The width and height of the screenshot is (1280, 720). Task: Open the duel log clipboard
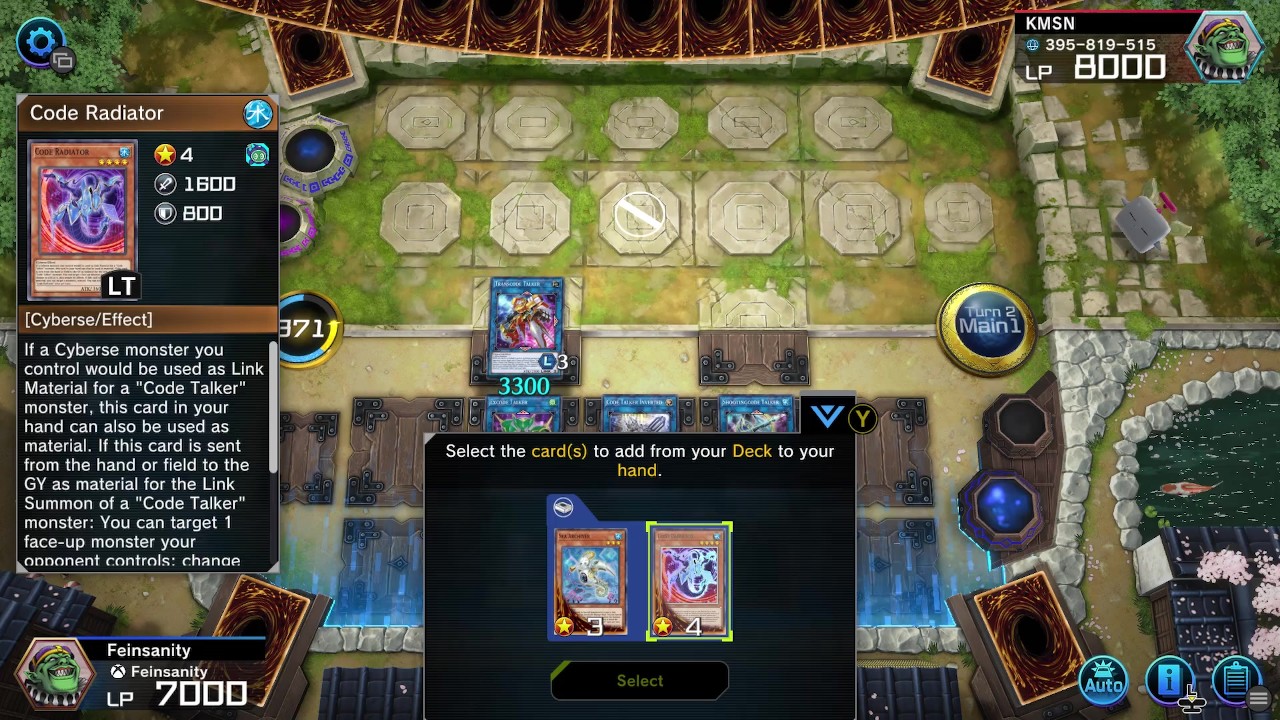(x=1235, y=679)
